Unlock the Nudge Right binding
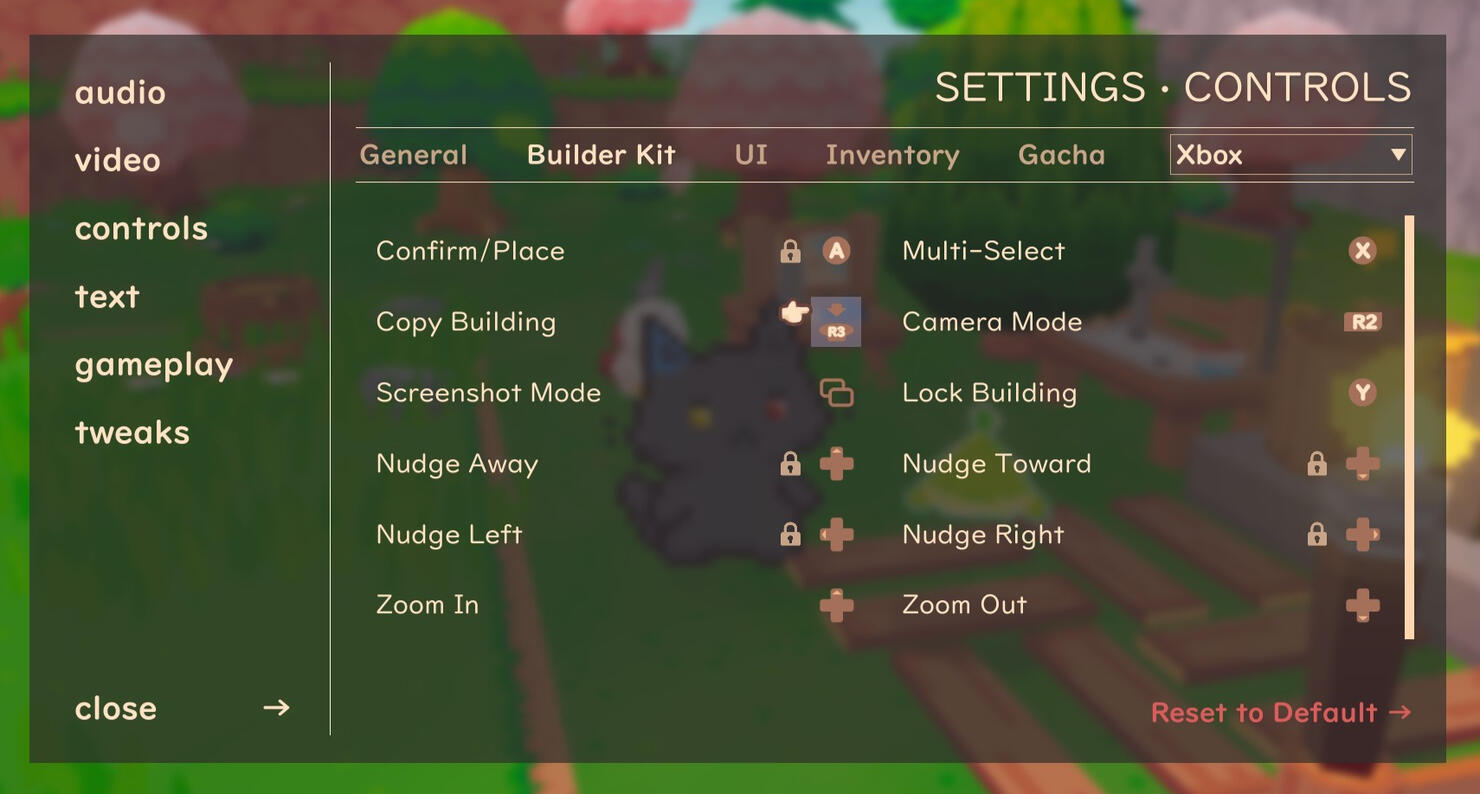Viewport: 1480px width, 794px height. tap(1317, 534)
